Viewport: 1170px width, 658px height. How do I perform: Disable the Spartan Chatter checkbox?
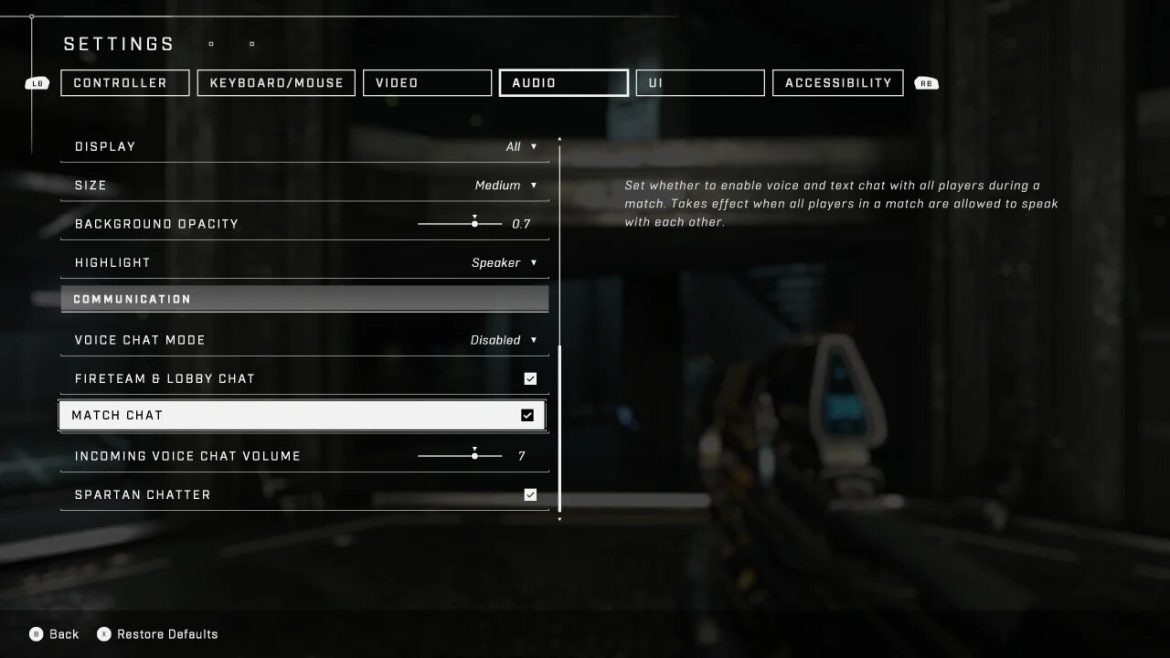pyautogui.click(x=530, y=495)
